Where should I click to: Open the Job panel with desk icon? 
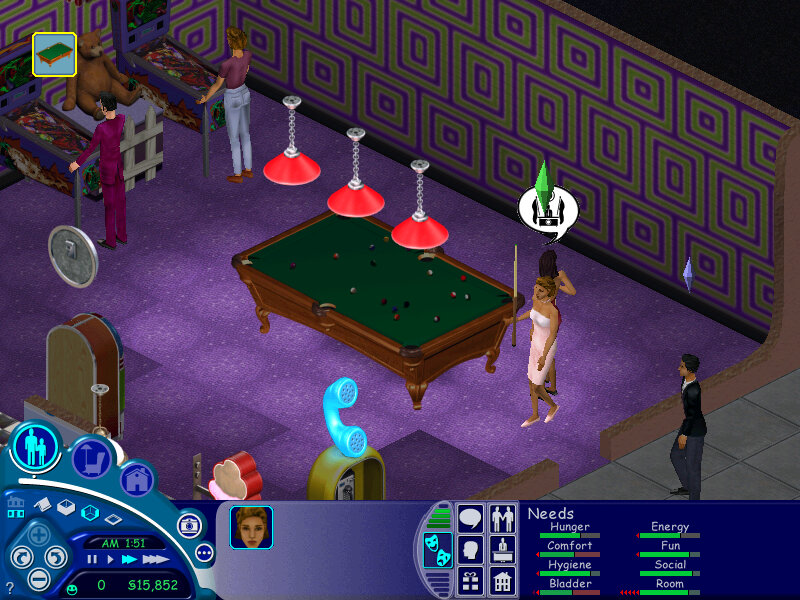coord(503,549)
